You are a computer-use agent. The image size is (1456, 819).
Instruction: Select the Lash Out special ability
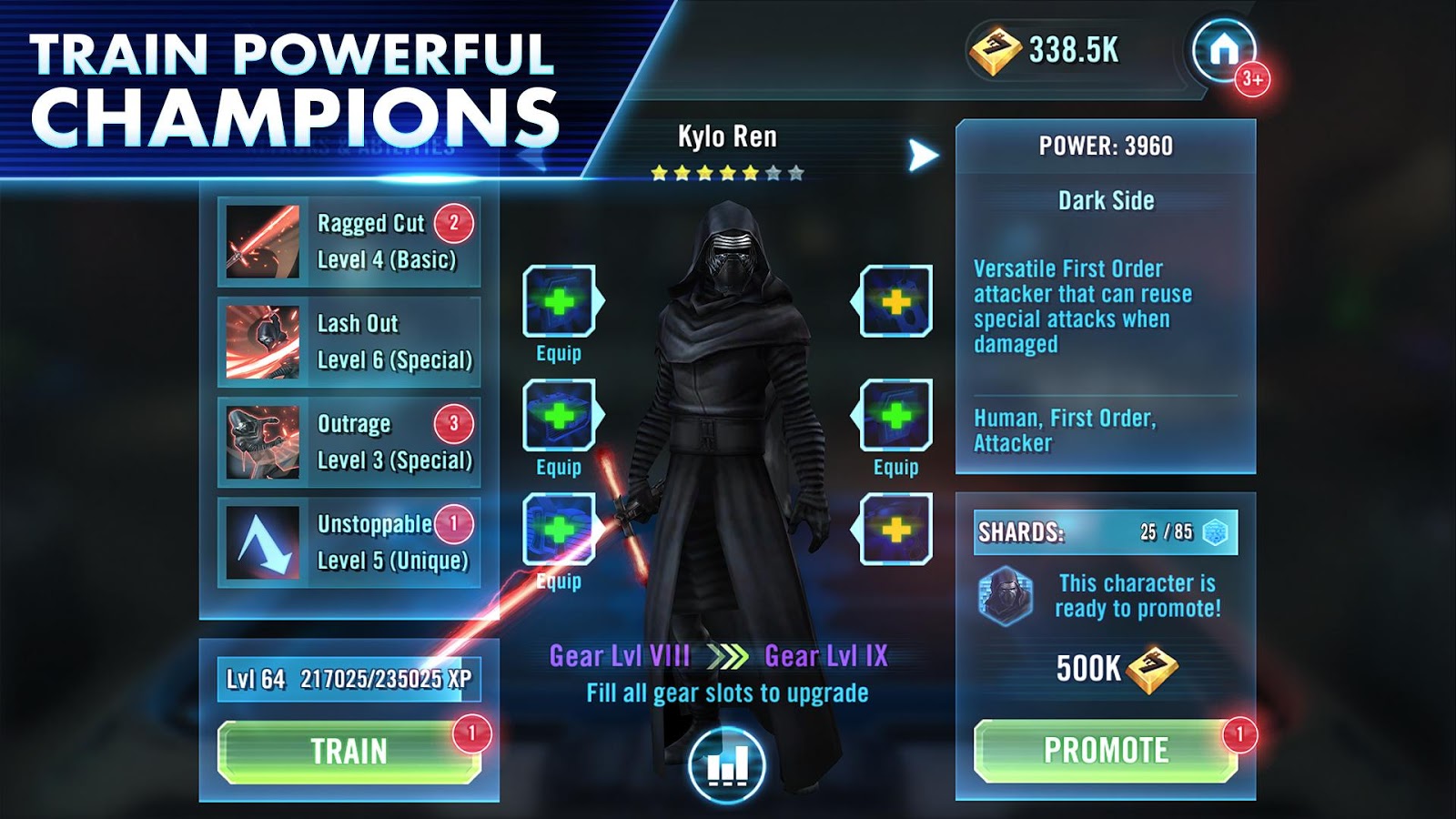click(349, 342)
